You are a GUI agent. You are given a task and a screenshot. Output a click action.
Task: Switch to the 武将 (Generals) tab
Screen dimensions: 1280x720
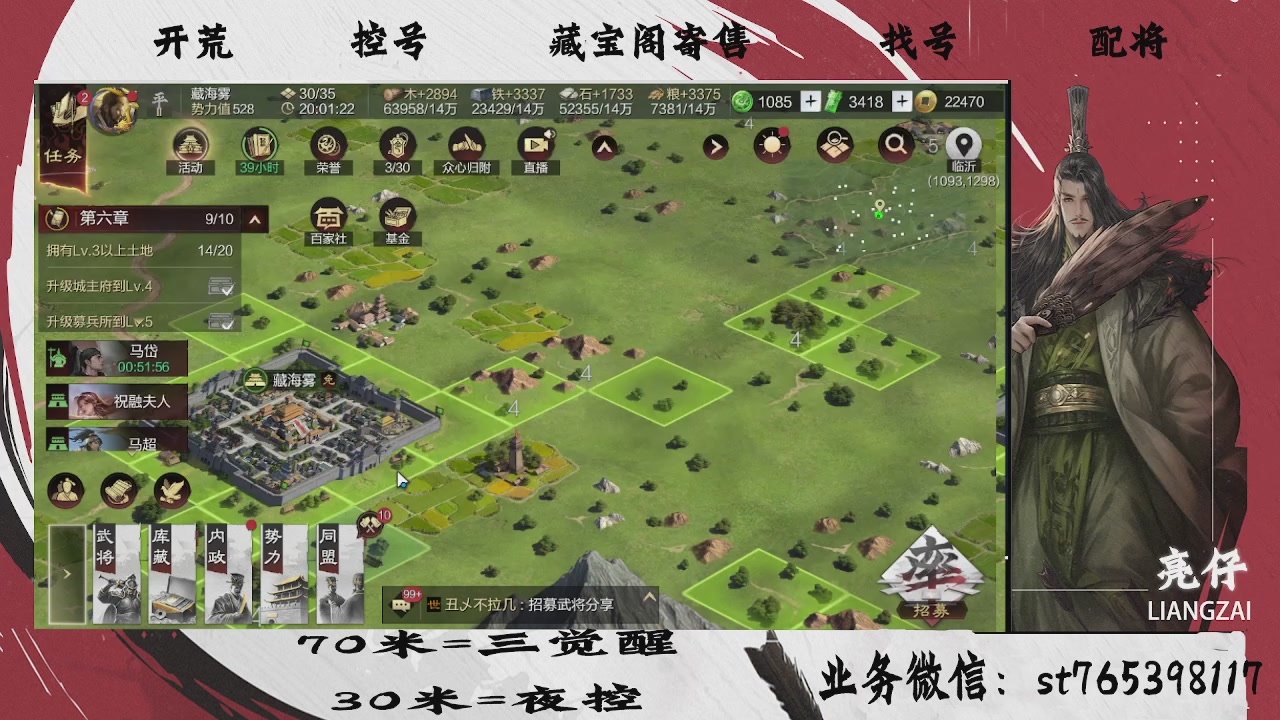click(x=116, y=570)
